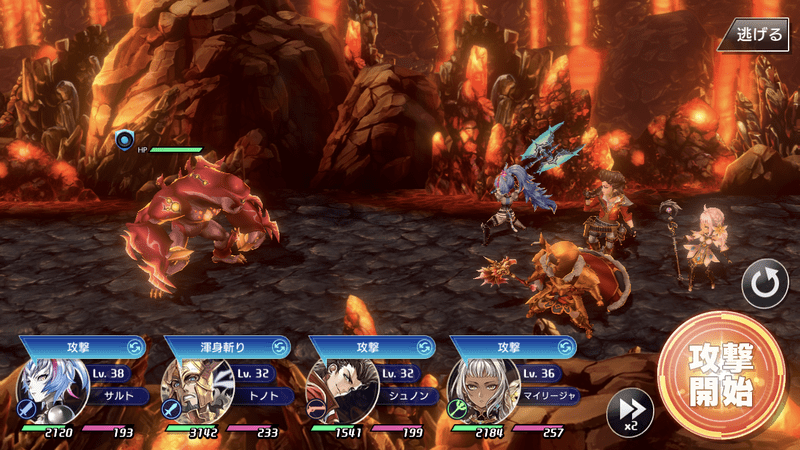Screen dimensions: 800x450
Task: Tap the 逃げる flee button
Action: [x=760, y=34]
